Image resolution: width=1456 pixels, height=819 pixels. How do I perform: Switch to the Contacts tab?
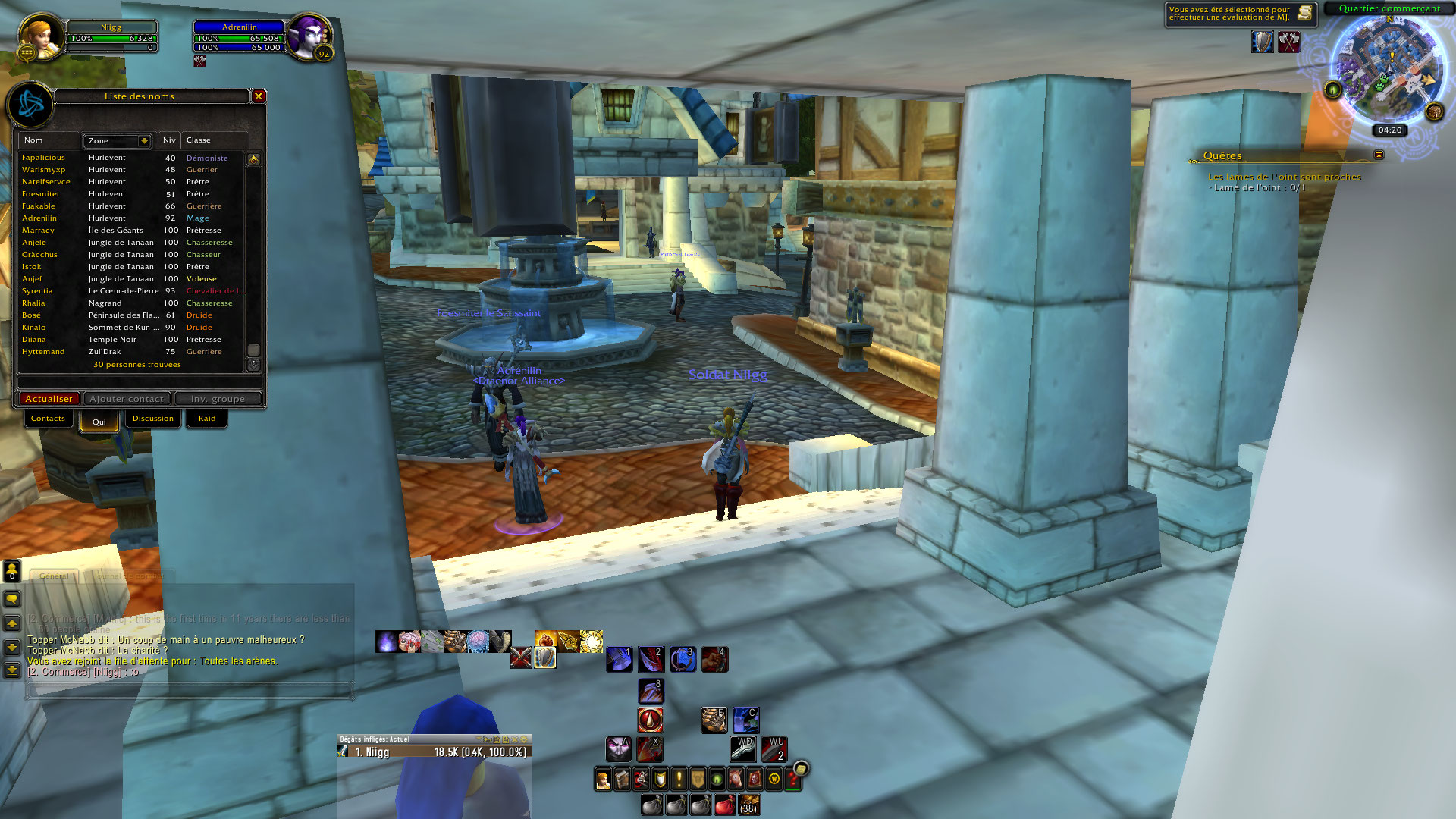pyautogui.click(x=48, y=419)
